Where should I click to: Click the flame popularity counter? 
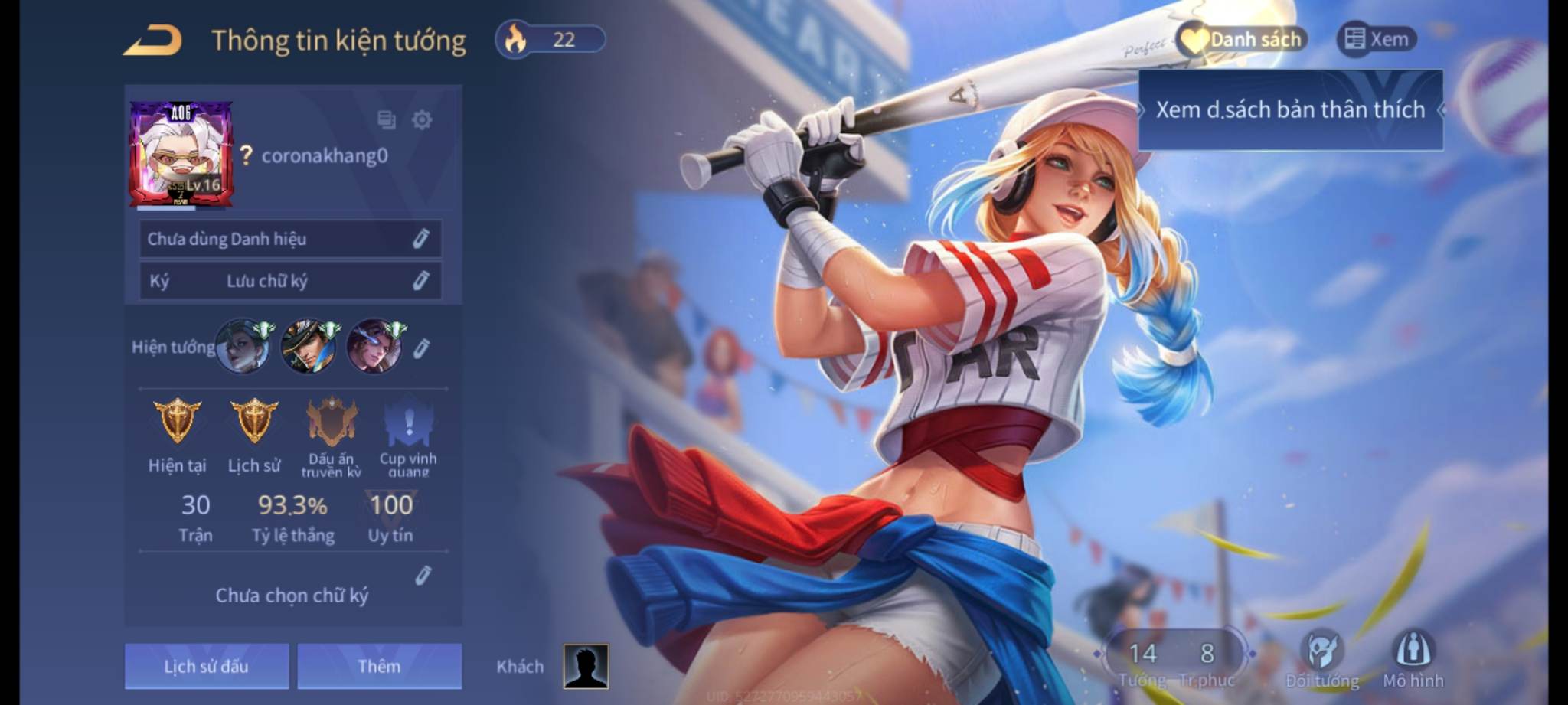pyautogui.click(x=550, y=40)
